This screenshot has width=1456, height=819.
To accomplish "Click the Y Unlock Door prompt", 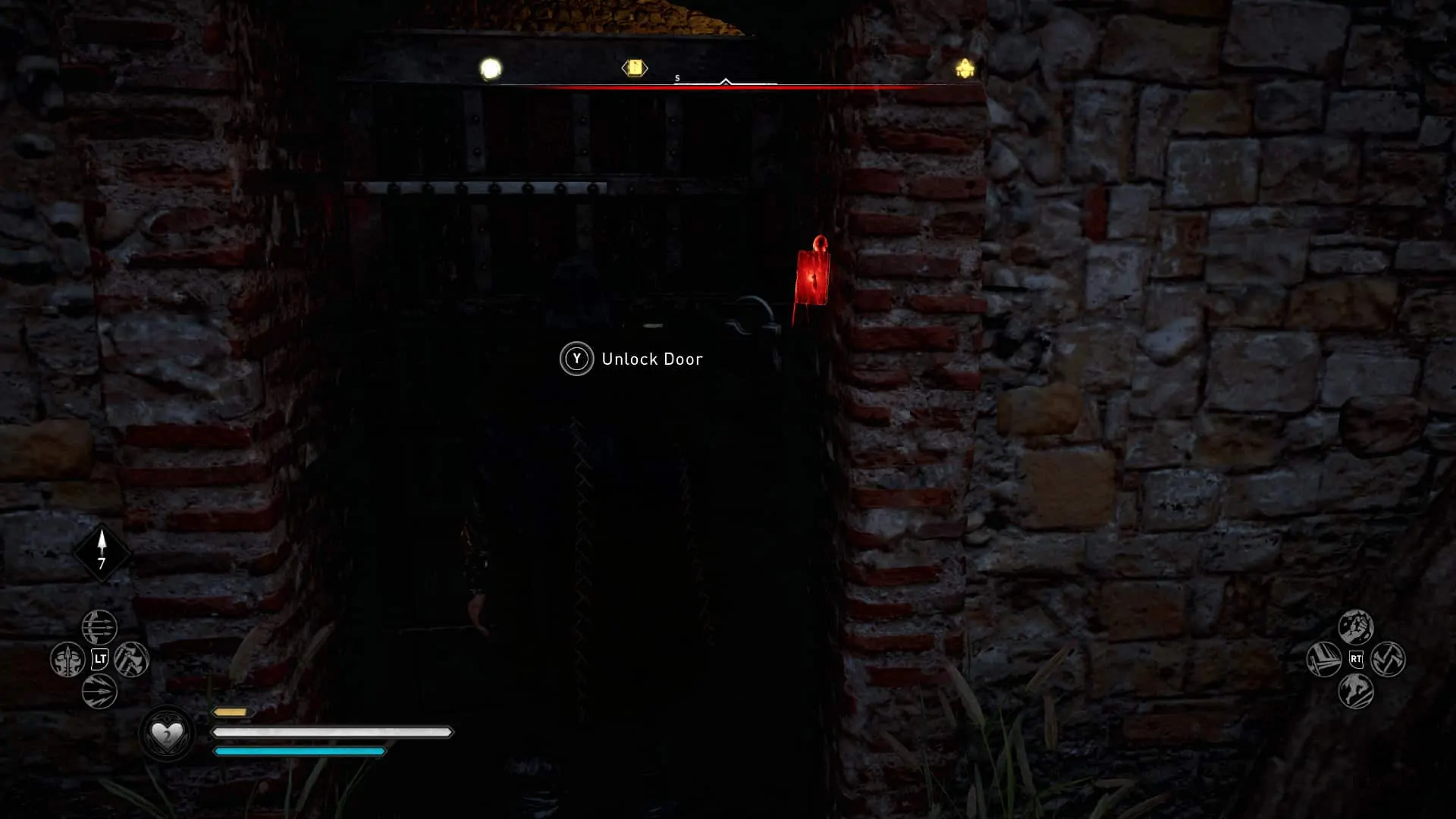I will 578,359.
